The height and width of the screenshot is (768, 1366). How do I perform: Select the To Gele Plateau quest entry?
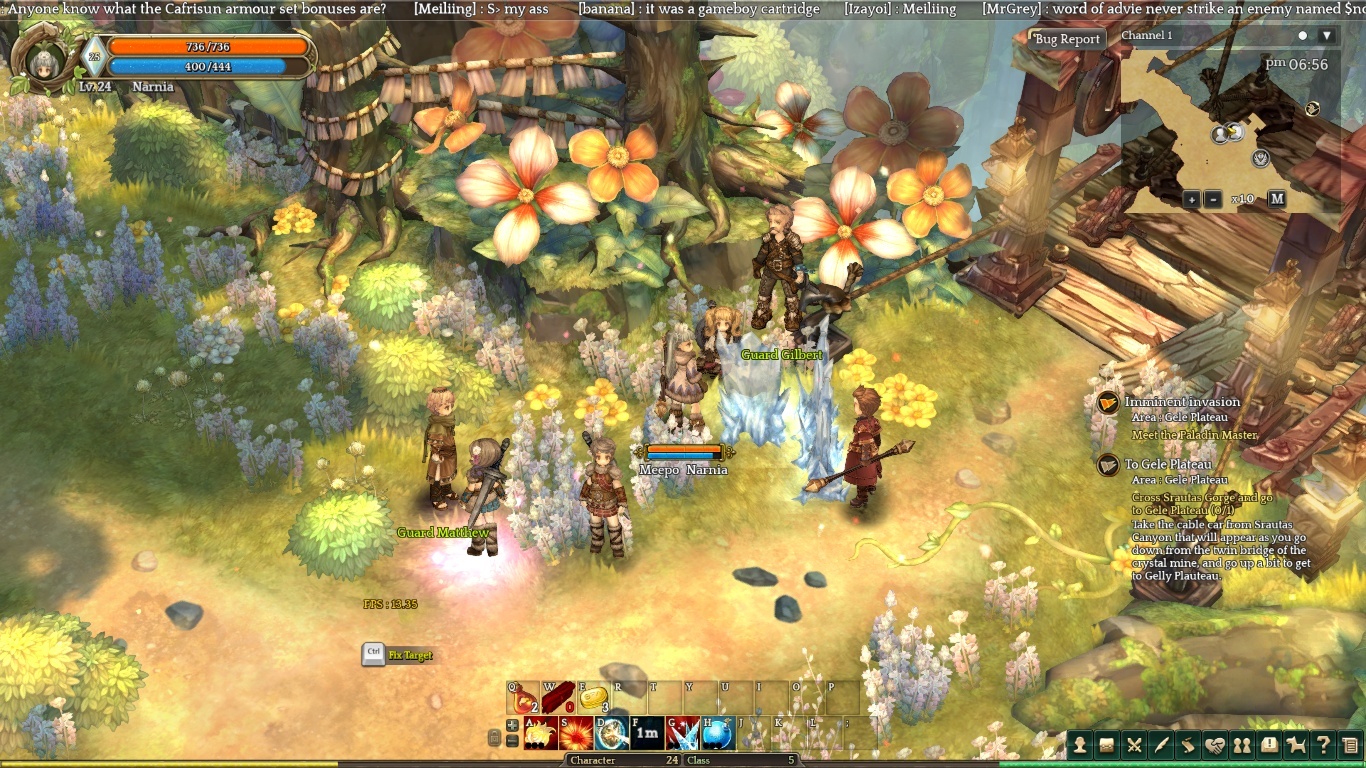tap(1168, 464)
